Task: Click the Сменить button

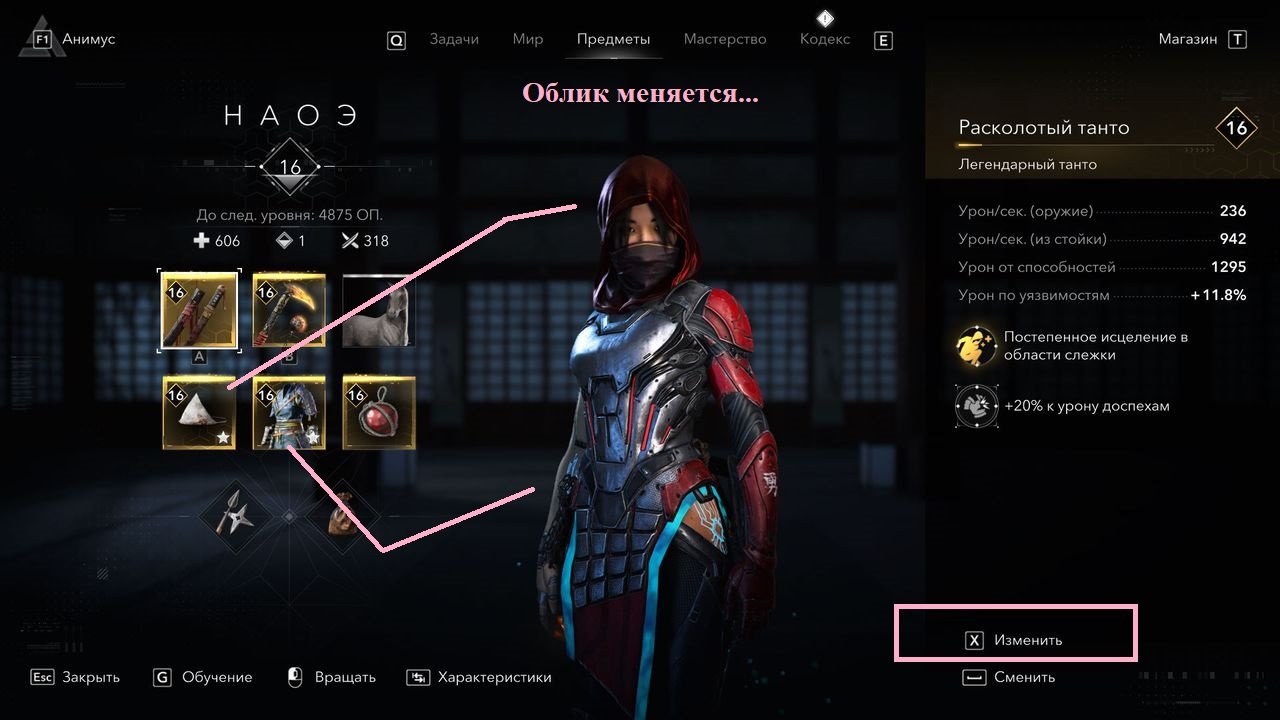Action: [x=1010, y=677]
